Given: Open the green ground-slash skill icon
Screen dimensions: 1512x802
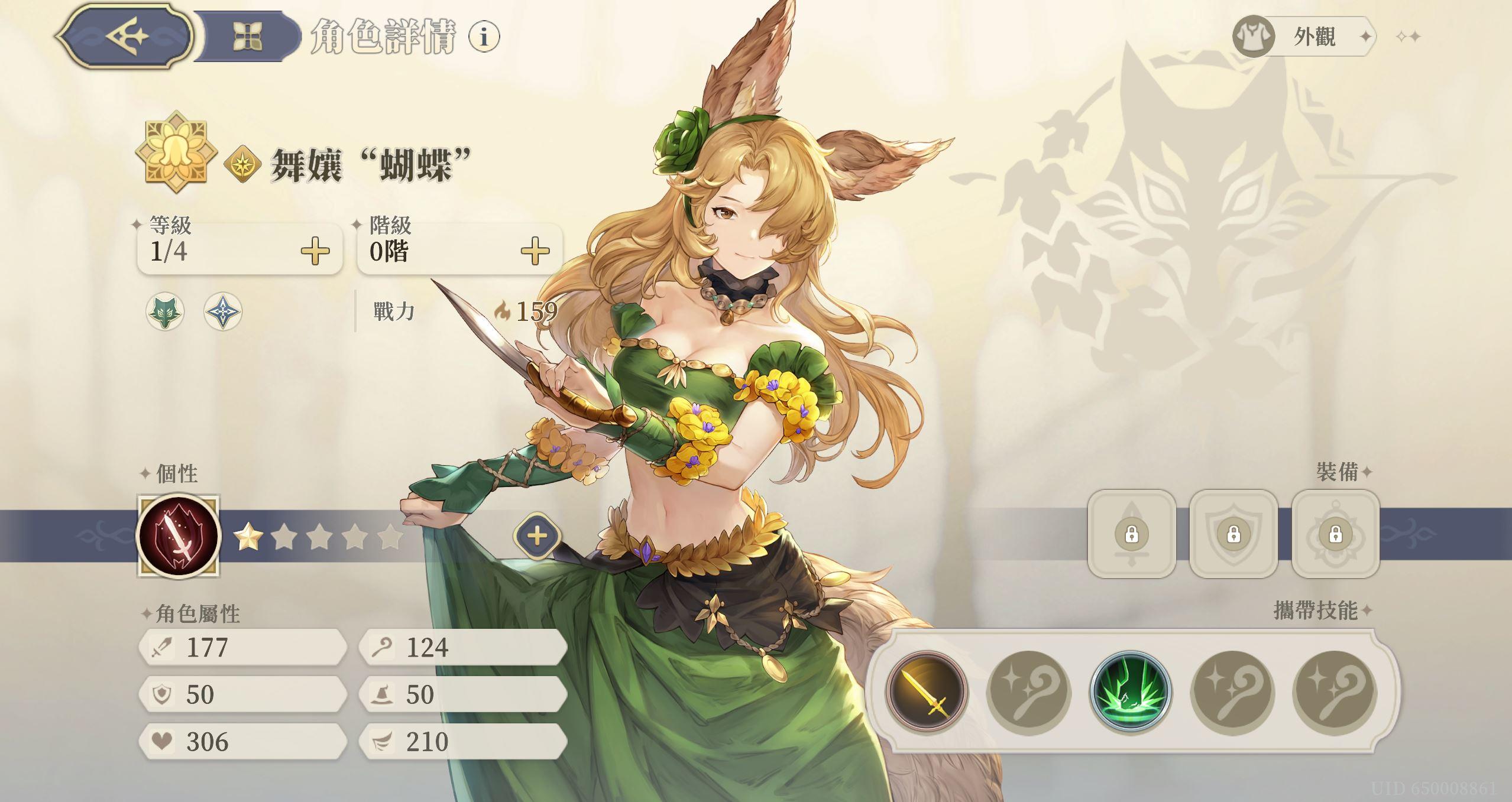Looking at the screenshot, I should point(1132,693).
